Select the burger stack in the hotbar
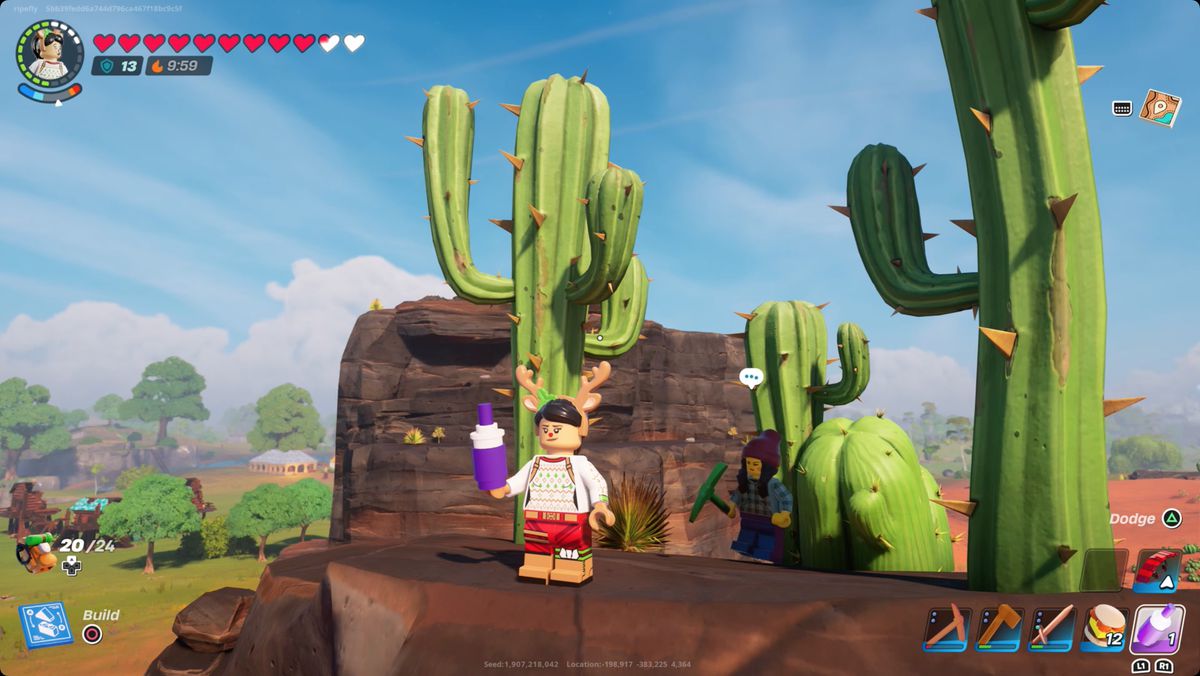The height and width of the screenshot is (676, 1200). tap(1105, 628)
